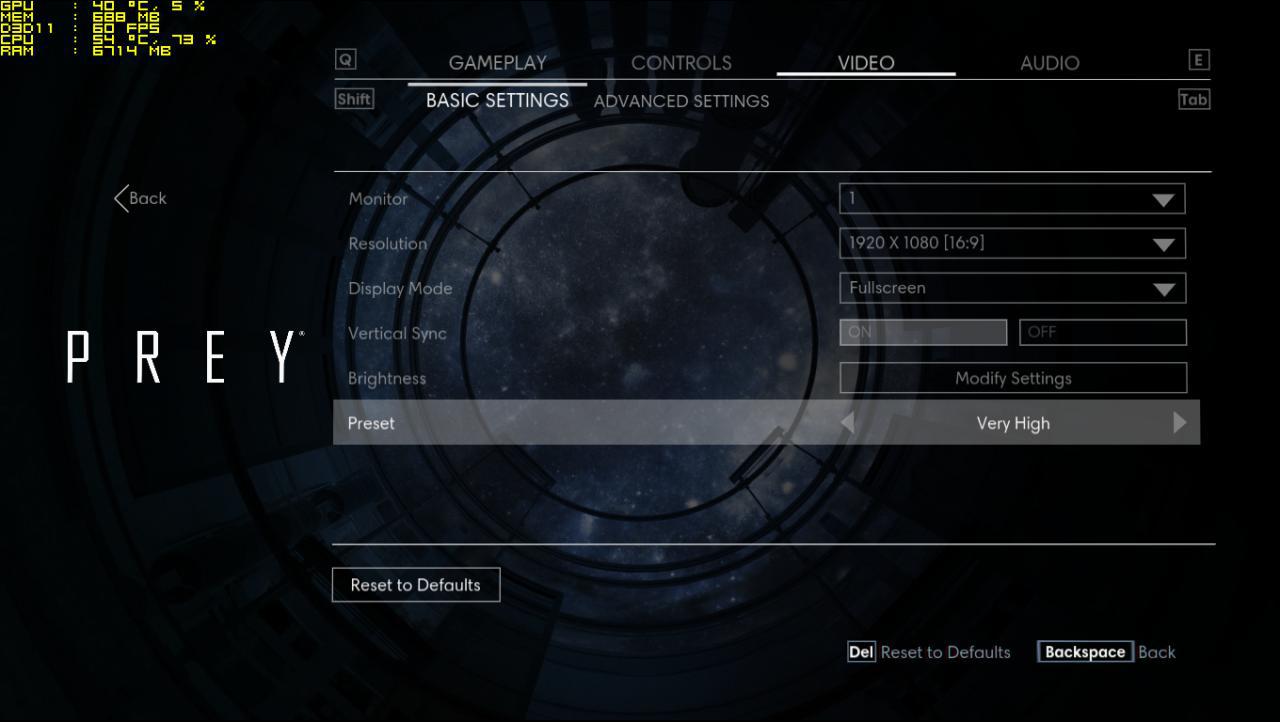Screen dimensions: 1280x722
Task: Switch to the Gameplay tab
Action: pos(497,63)
